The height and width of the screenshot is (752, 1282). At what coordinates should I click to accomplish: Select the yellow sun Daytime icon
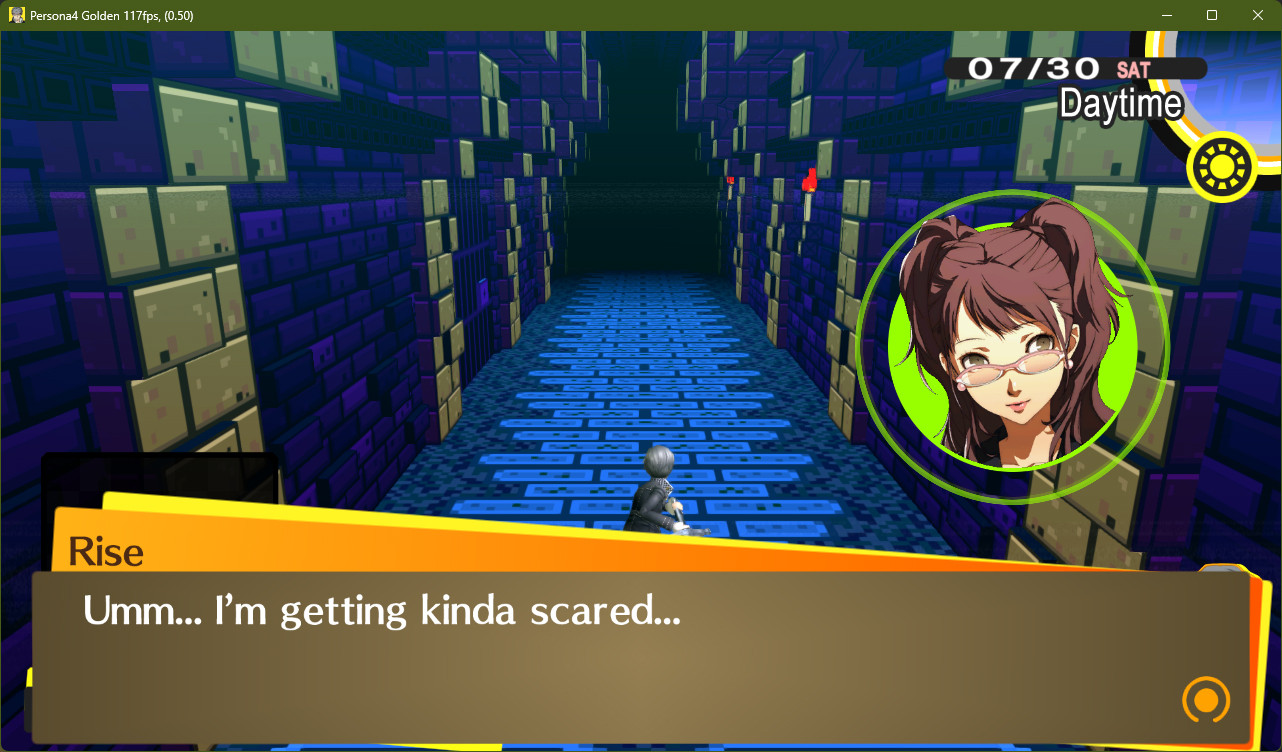1221,167
